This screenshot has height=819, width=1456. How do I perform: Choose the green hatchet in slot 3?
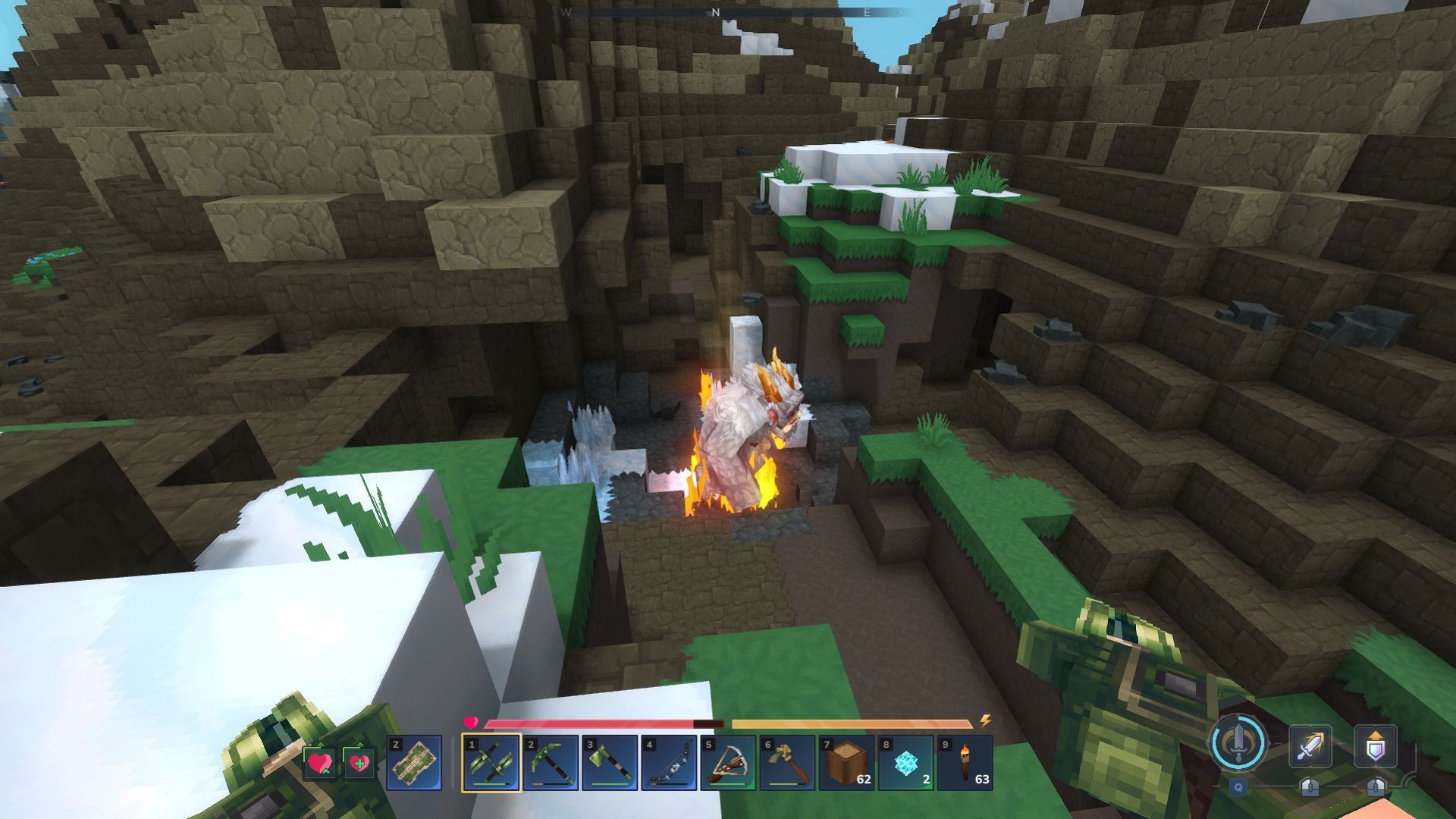pyautogui.click(x=610, y=763)
